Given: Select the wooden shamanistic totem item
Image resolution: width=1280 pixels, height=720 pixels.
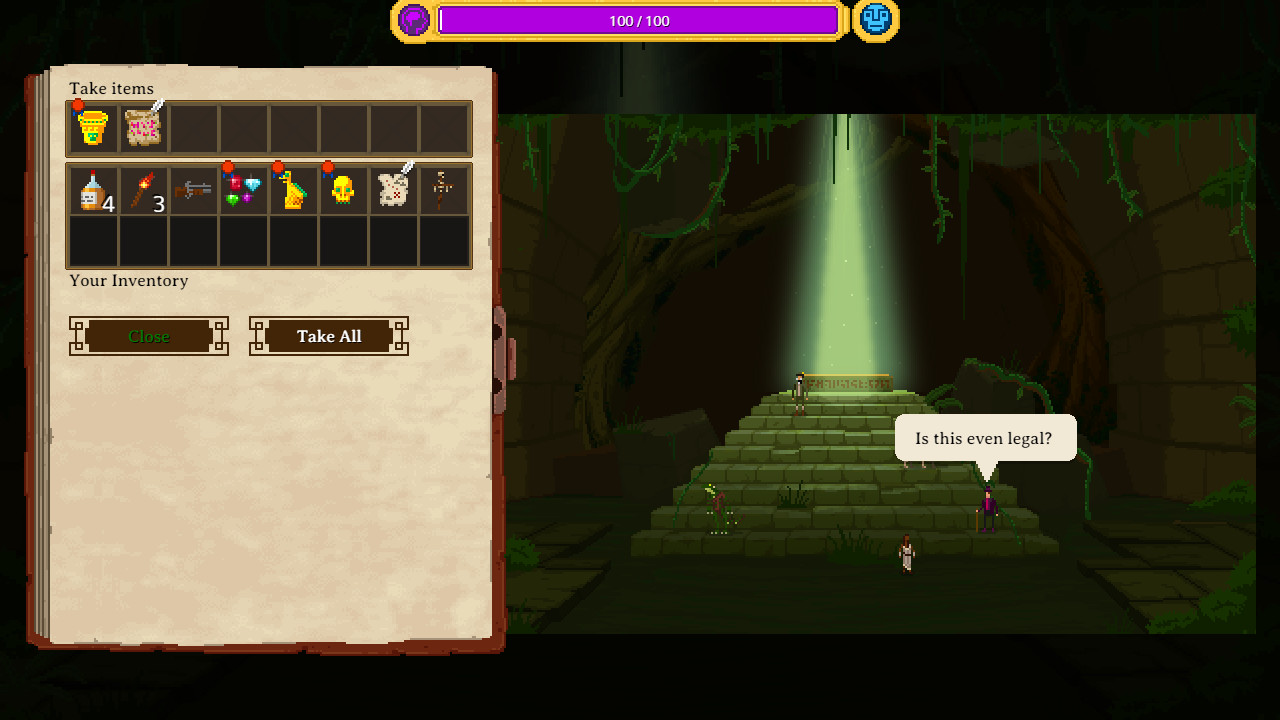Looking at the screenshot, I should [x=443, y=192].
